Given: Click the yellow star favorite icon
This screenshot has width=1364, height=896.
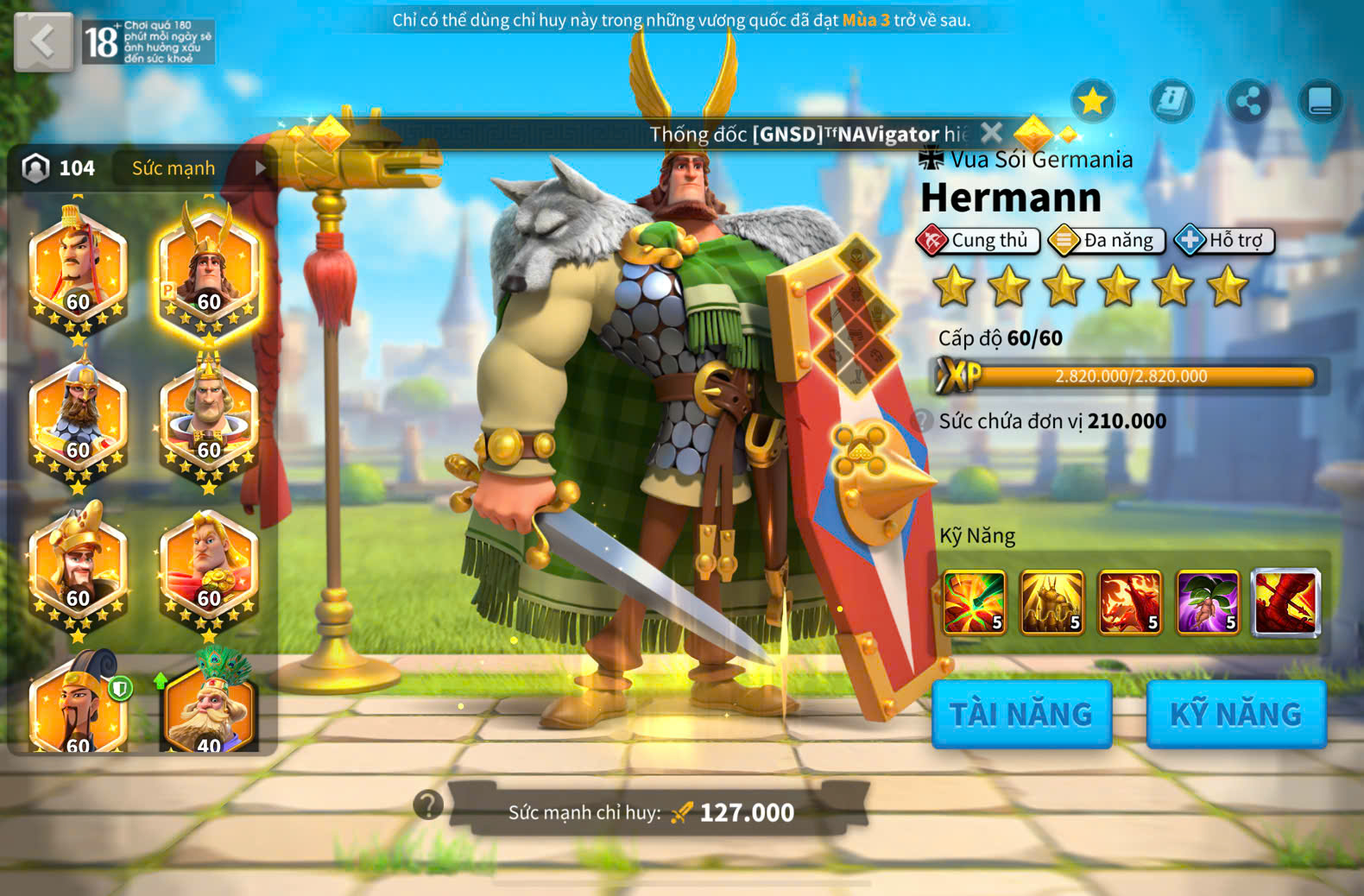Looking at the screenshot, I should [1093, 102].
